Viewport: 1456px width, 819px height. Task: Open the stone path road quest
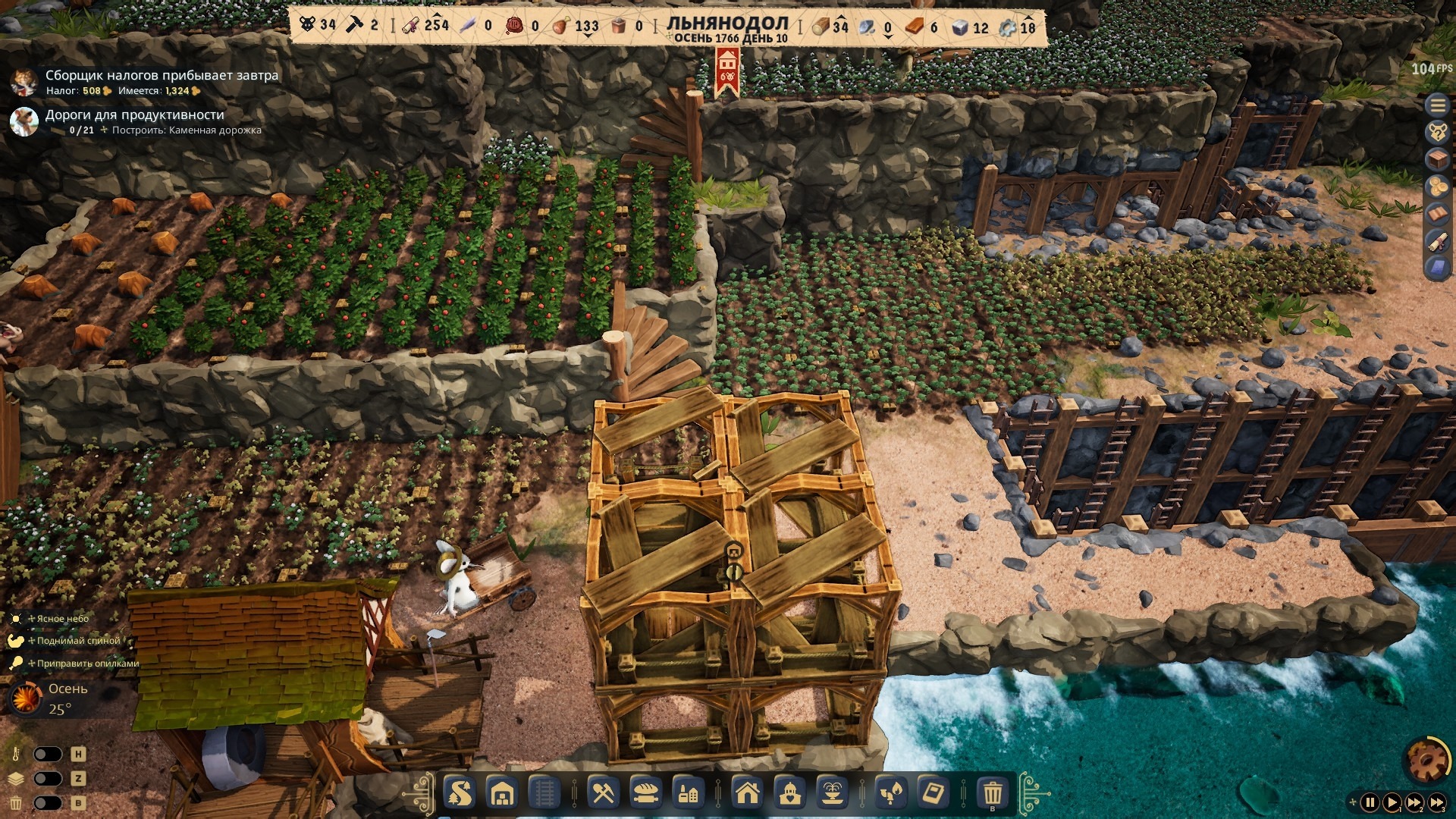pyautogui.click(x=134, y=115)
